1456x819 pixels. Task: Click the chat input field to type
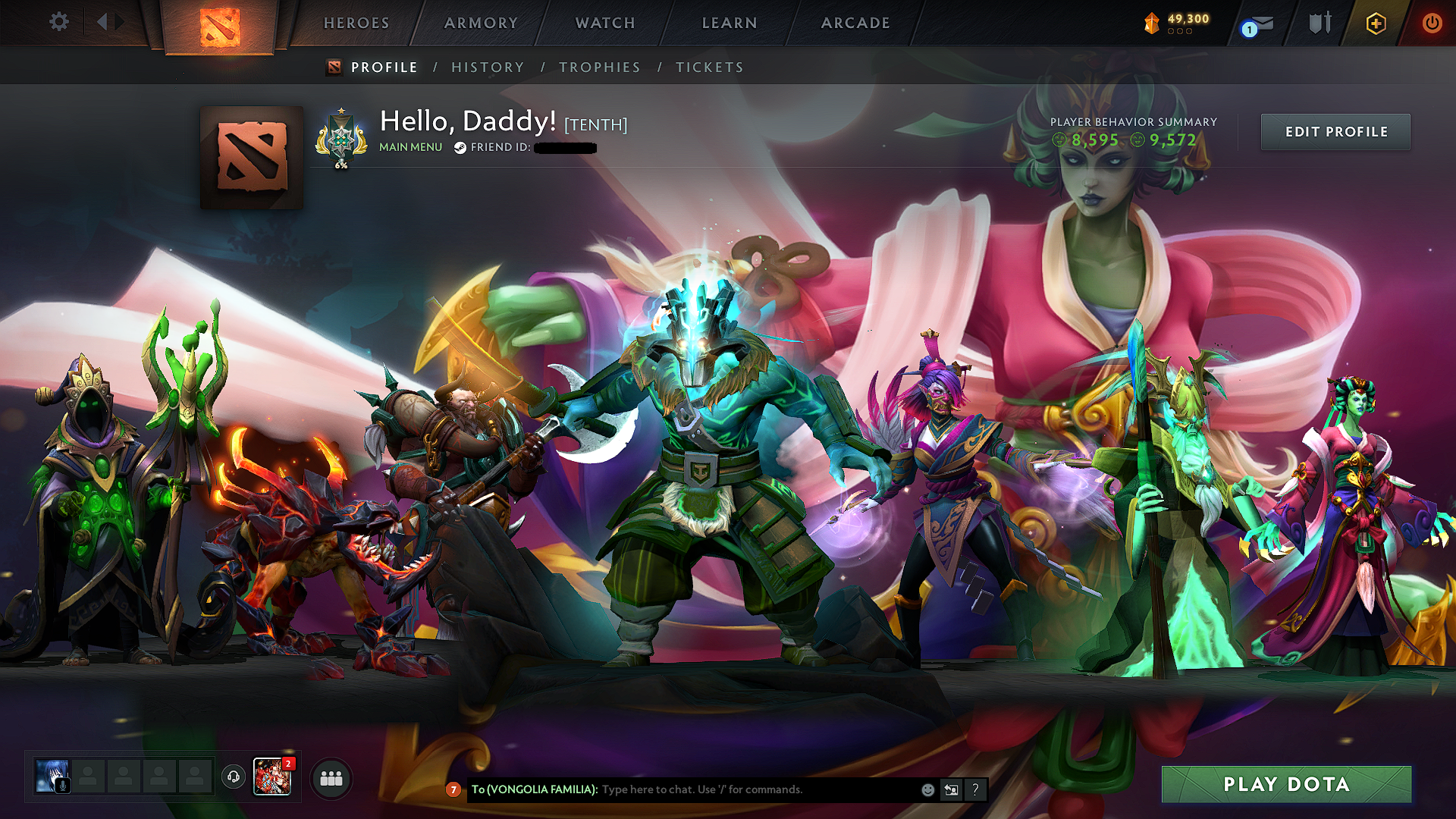point(720,789)
